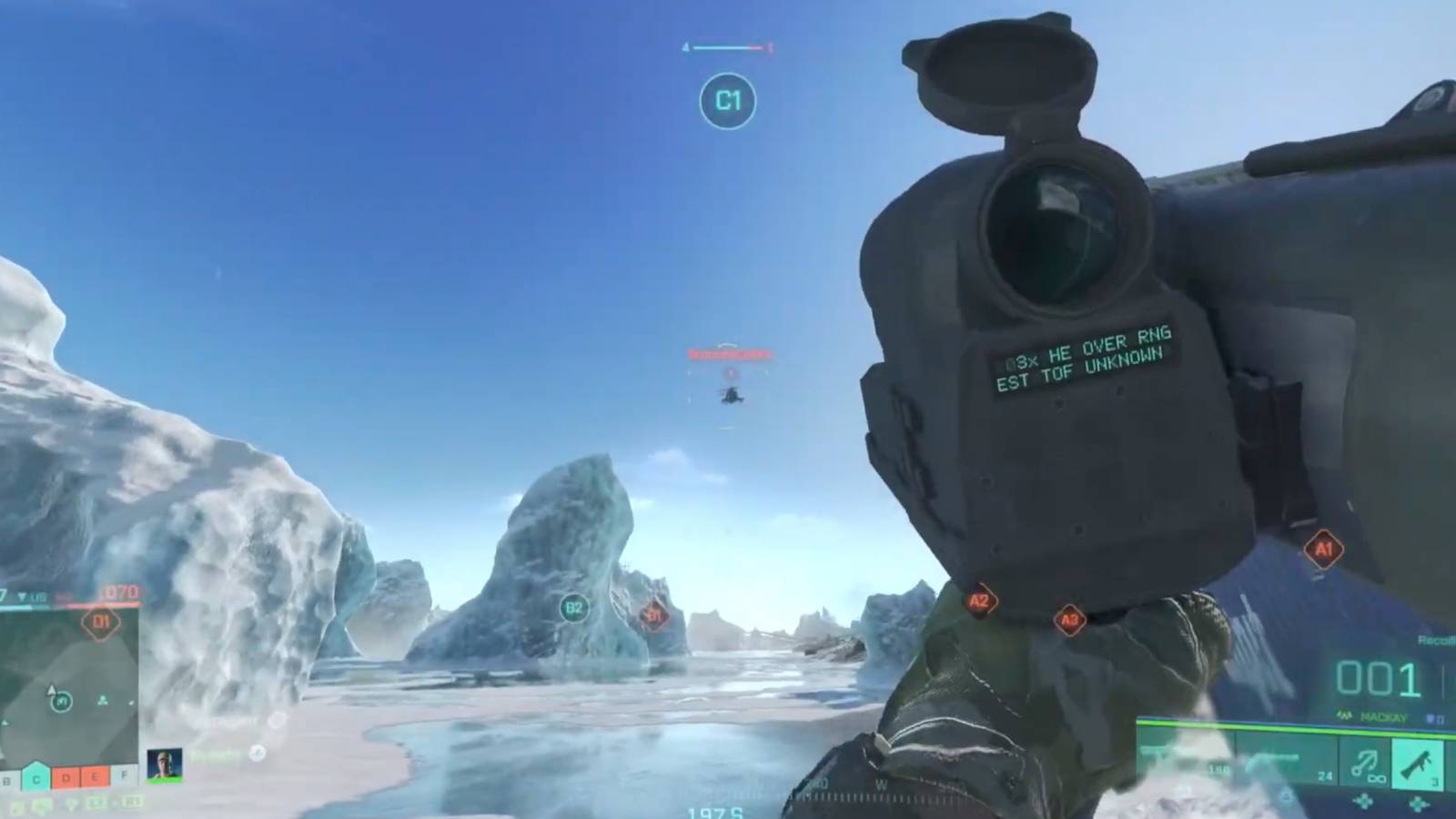Click the C1 objective marker at top
Image resolution: width=1456 pixels, height=819 pixels.
tap(728, 101)
